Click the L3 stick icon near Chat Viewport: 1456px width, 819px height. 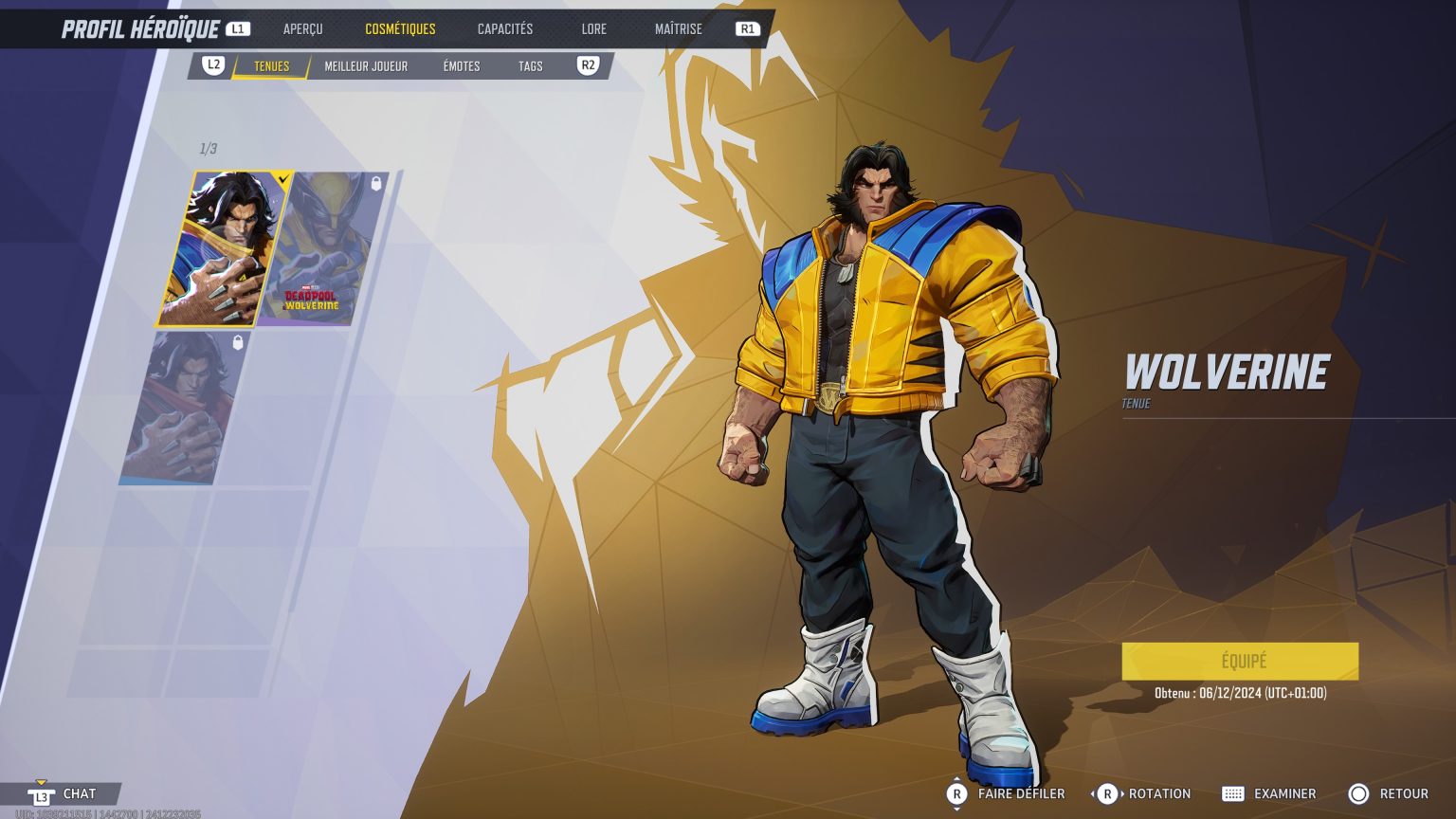40,794
